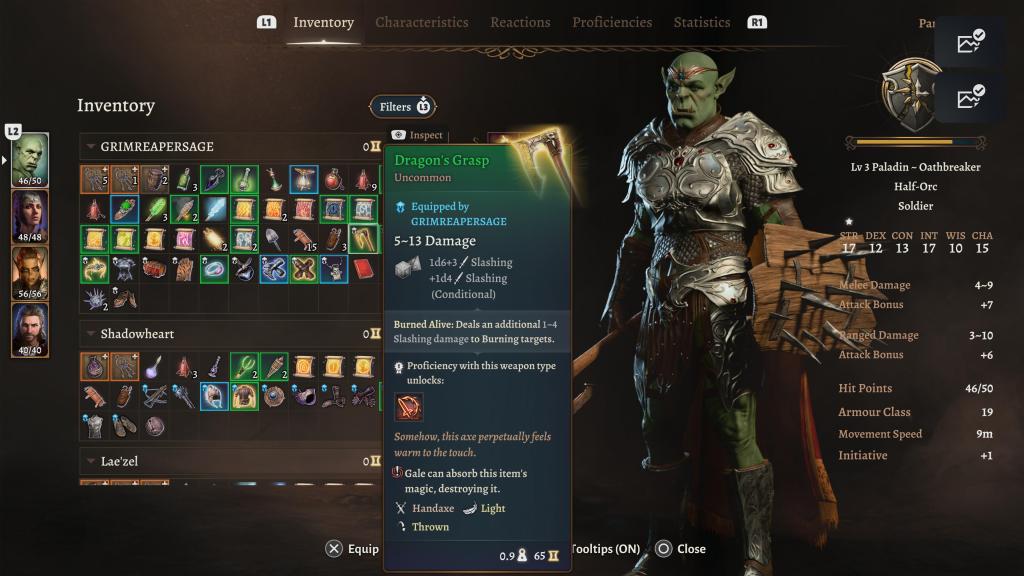Viewport: 1024px width, 576px height.
Task: Choose Shadowheart's party portrait
Action: (30, 216)
